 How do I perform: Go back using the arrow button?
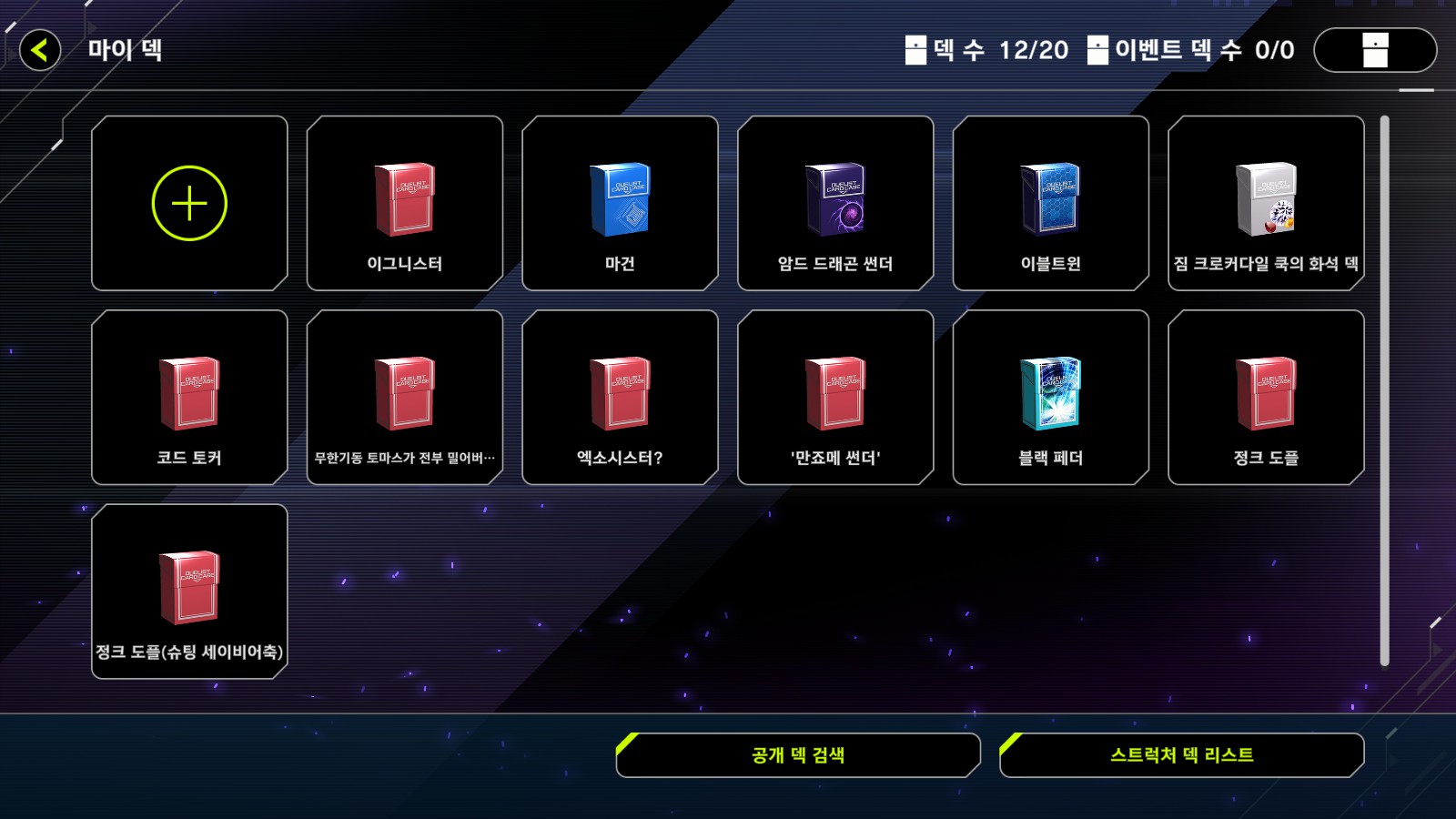40,50
